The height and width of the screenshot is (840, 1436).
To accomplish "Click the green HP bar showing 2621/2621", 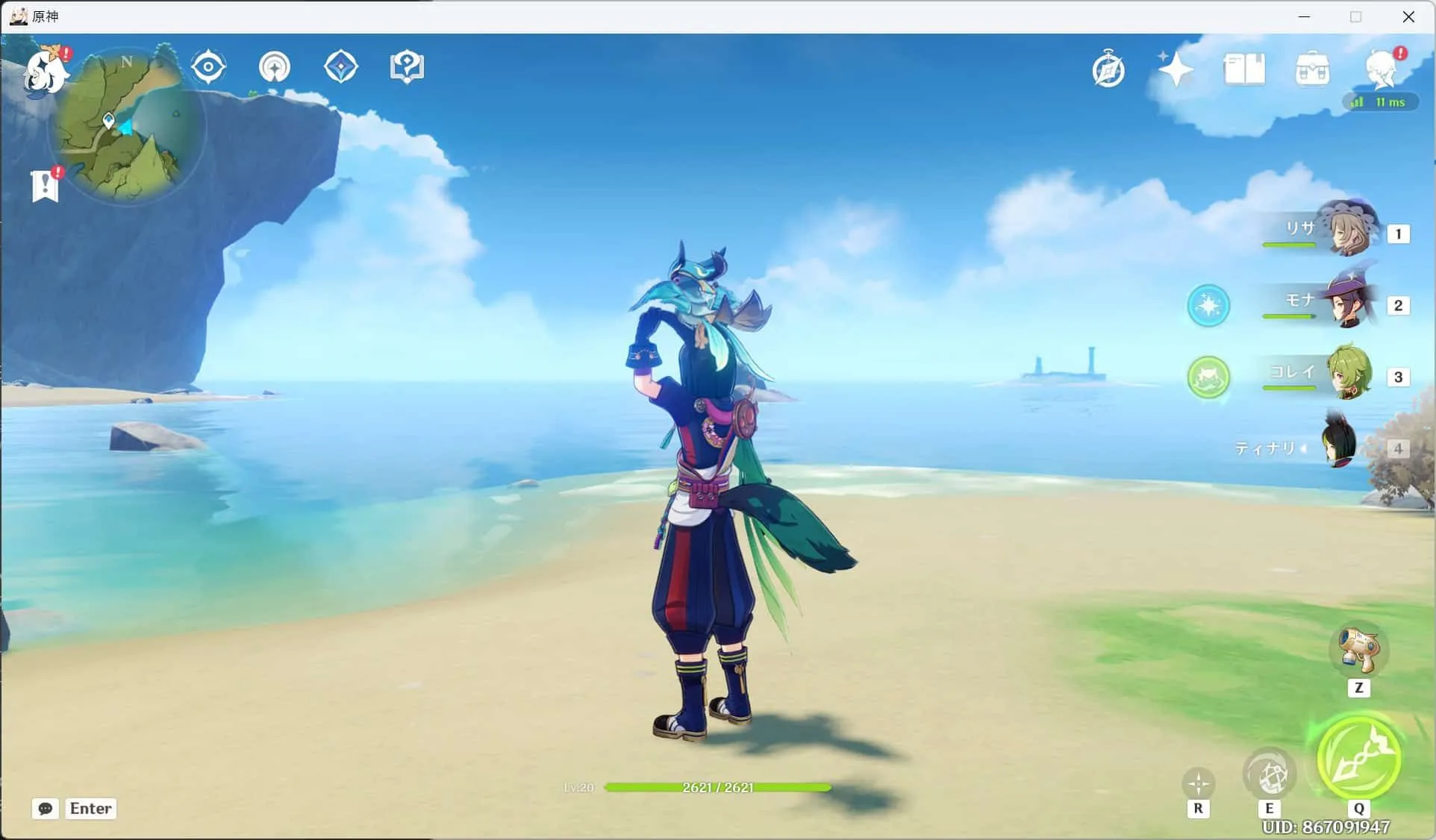I will pyautogui.click(x=717, y=787).
